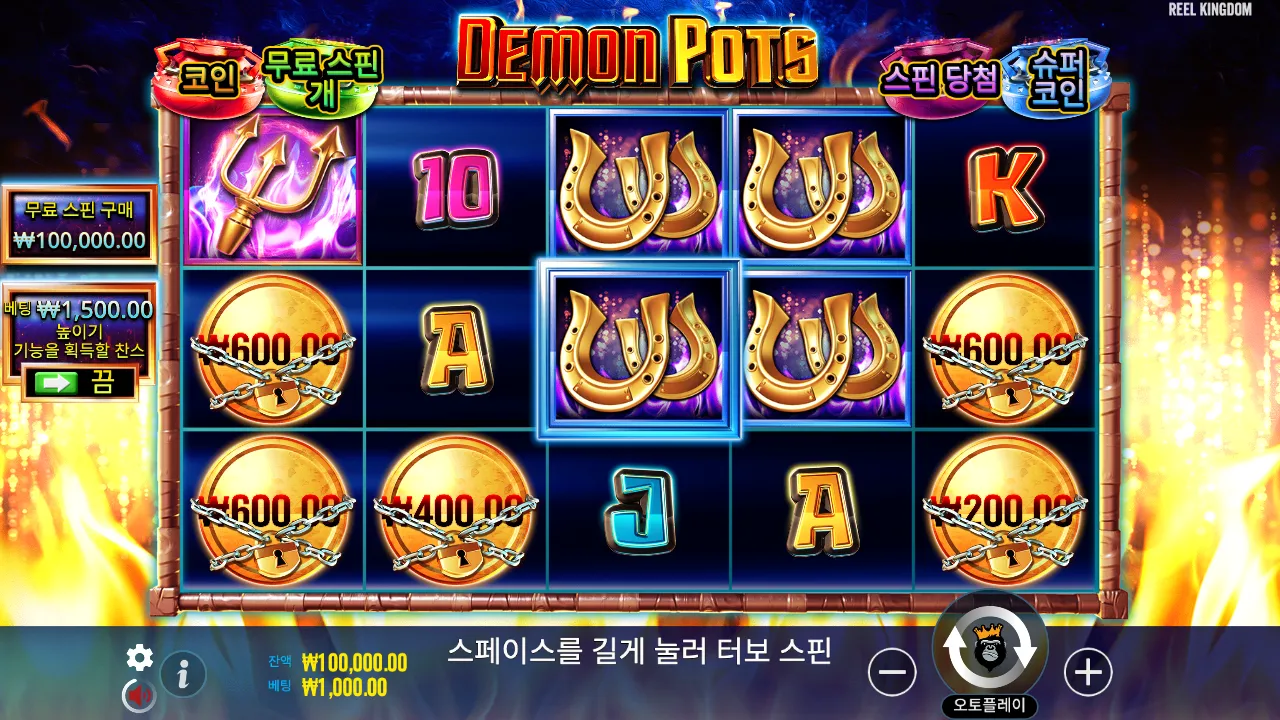Click the golden horseshoe in the highlighted frame

[x=640, y=348]
